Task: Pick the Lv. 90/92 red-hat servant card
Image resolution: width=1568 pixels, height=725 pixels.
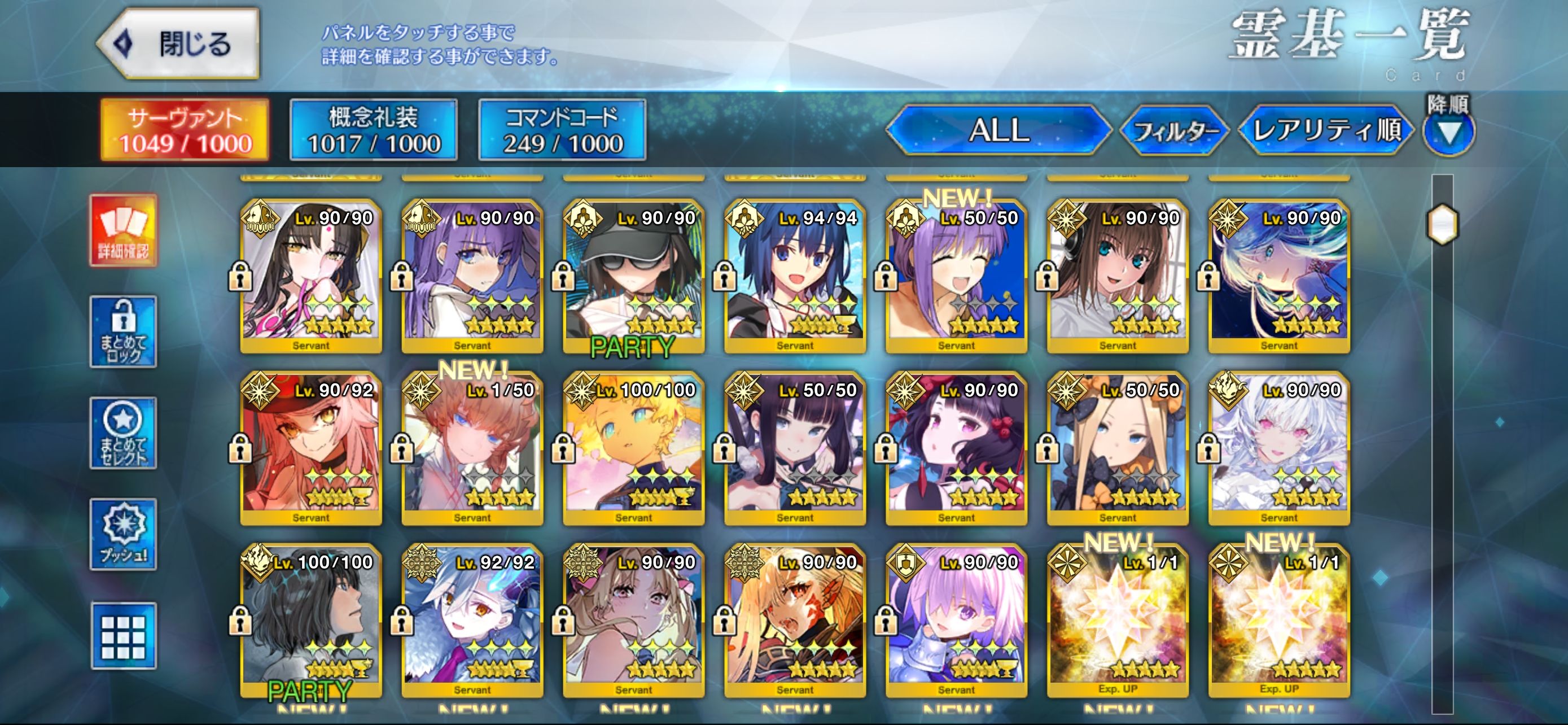Action: (x=310, y=447)
